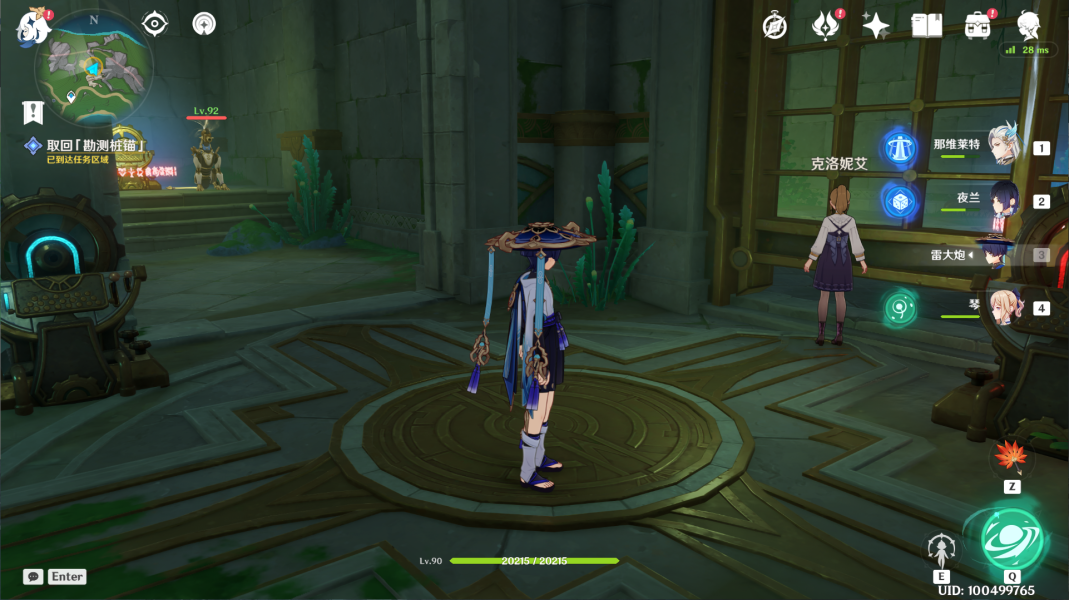This screenshot has width=1069, height=600.
Task: Open the backpack inventory icon
Action: point(977,26)
